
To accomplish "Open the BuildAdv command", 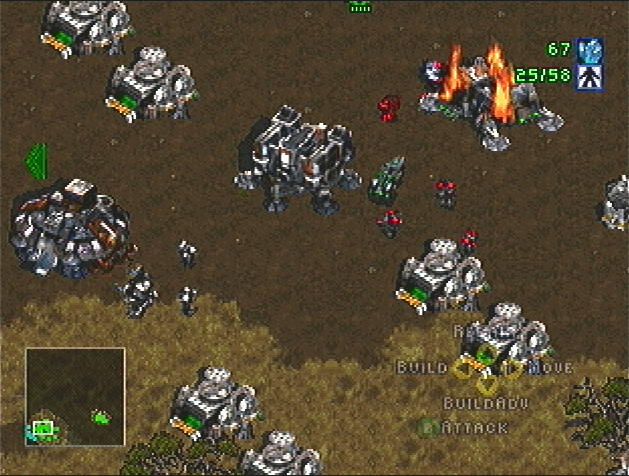I will tap(487, 403).
